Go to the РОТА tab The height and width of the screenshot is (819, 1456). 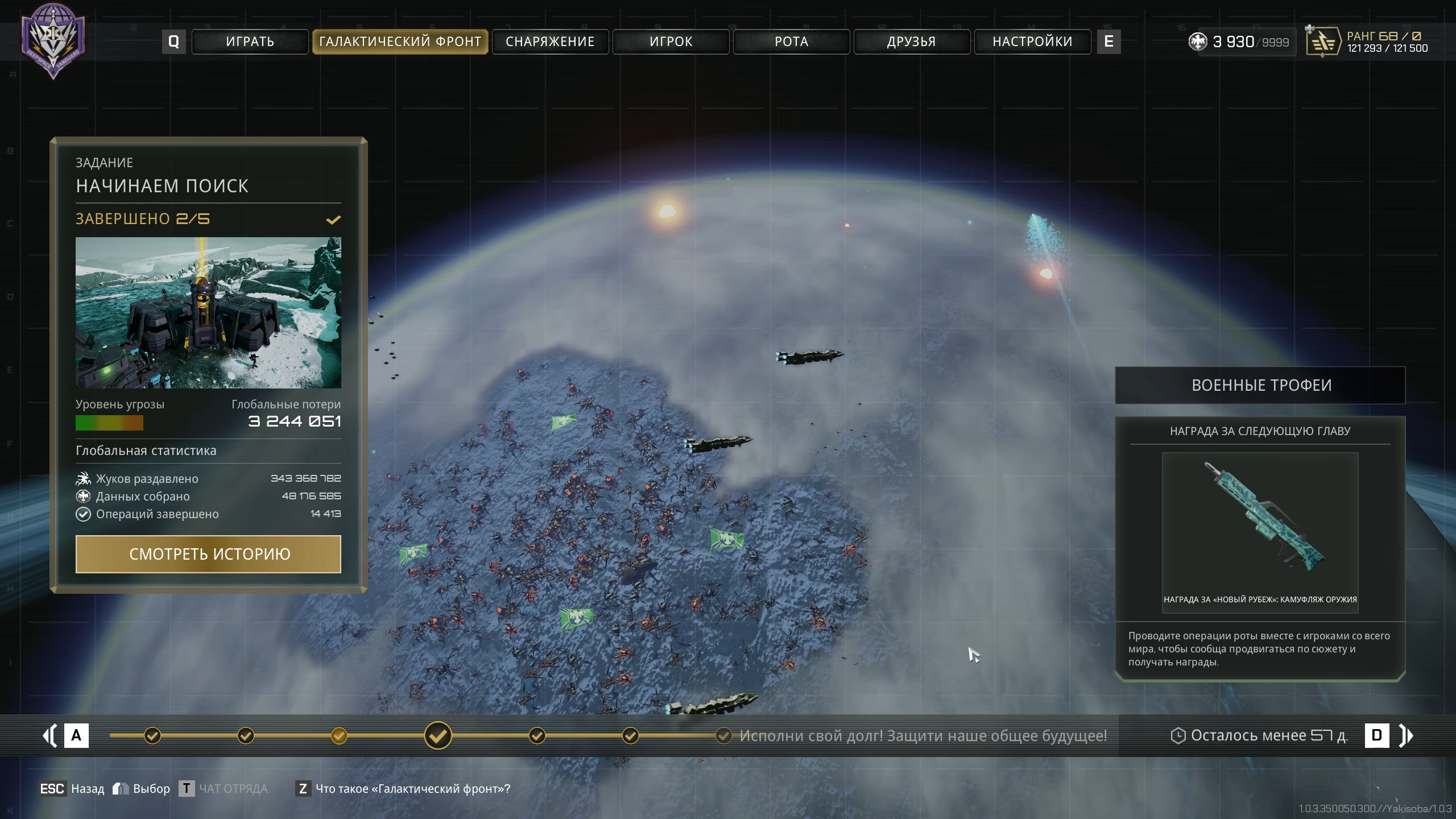click(791, 42)
